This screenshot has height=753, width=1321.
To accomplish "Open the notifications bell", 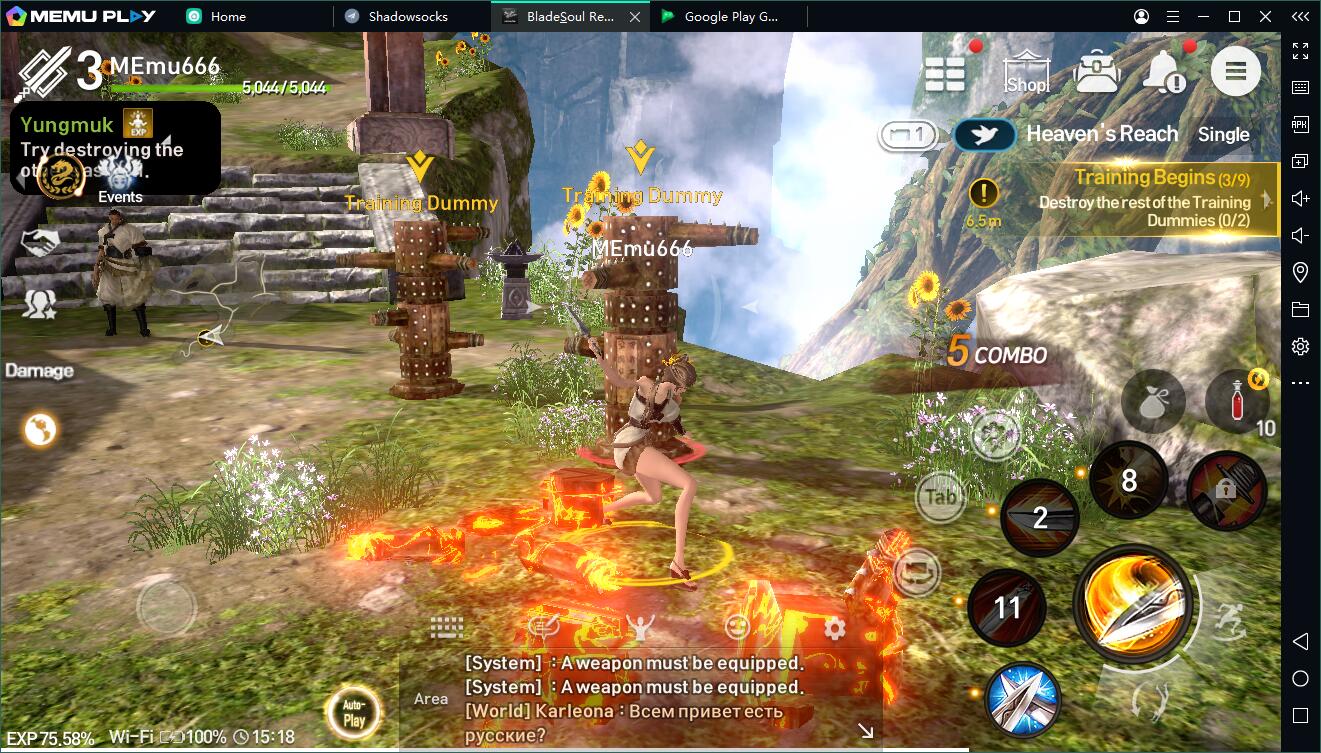I will pos(1165,72).
